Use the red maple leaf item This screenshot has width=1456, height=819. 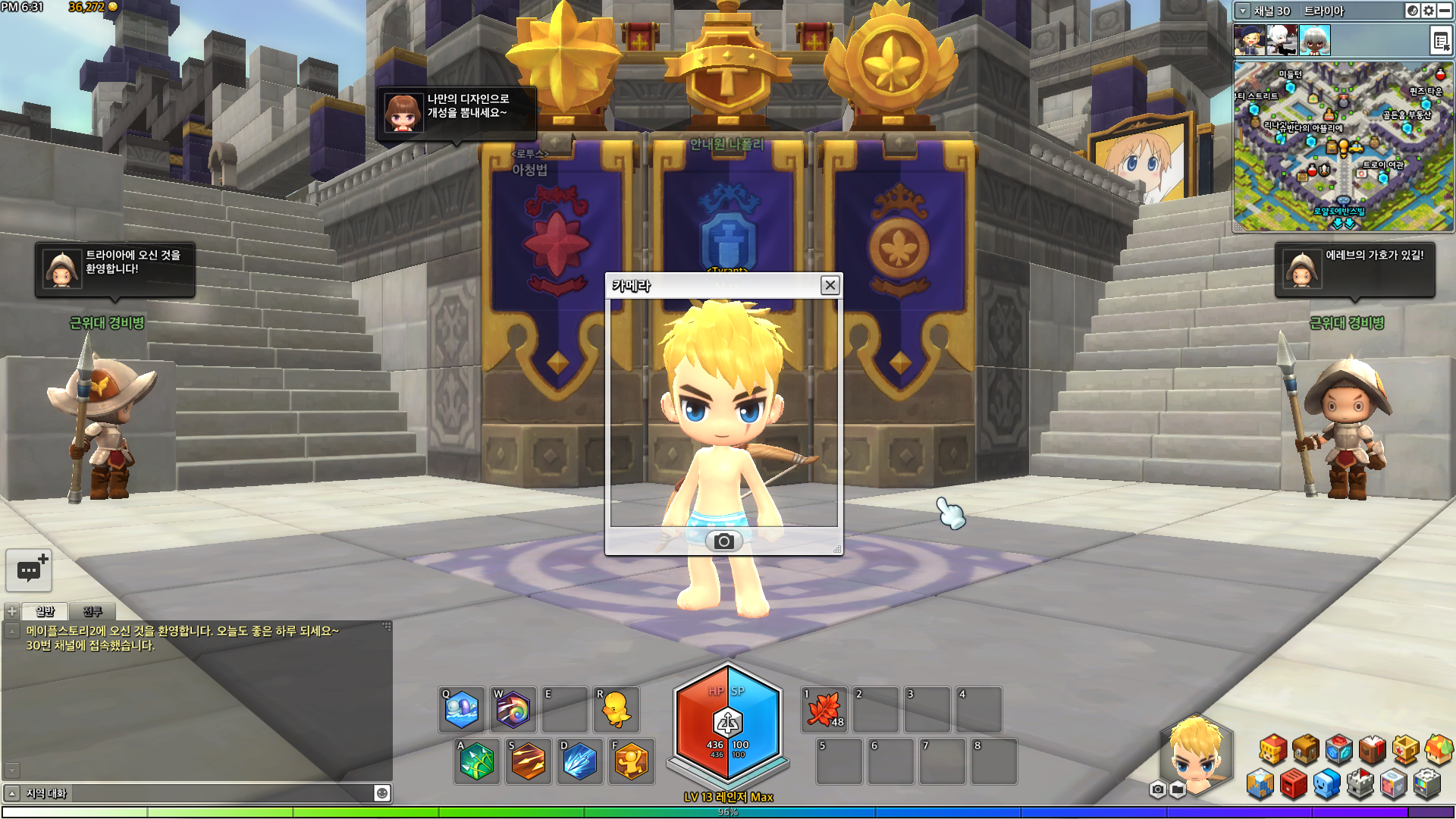824,710
